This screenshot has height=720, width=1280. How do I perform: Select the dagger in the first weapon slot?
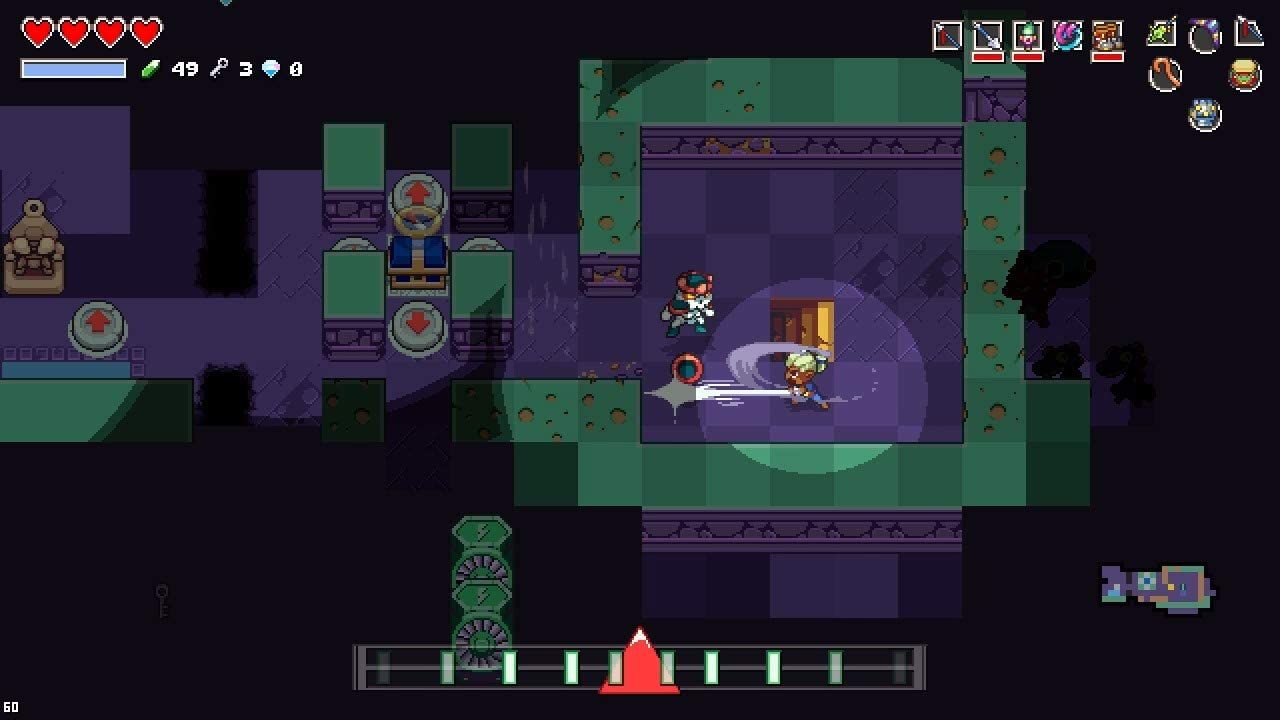pyautogui.click(x=946, y=34)
